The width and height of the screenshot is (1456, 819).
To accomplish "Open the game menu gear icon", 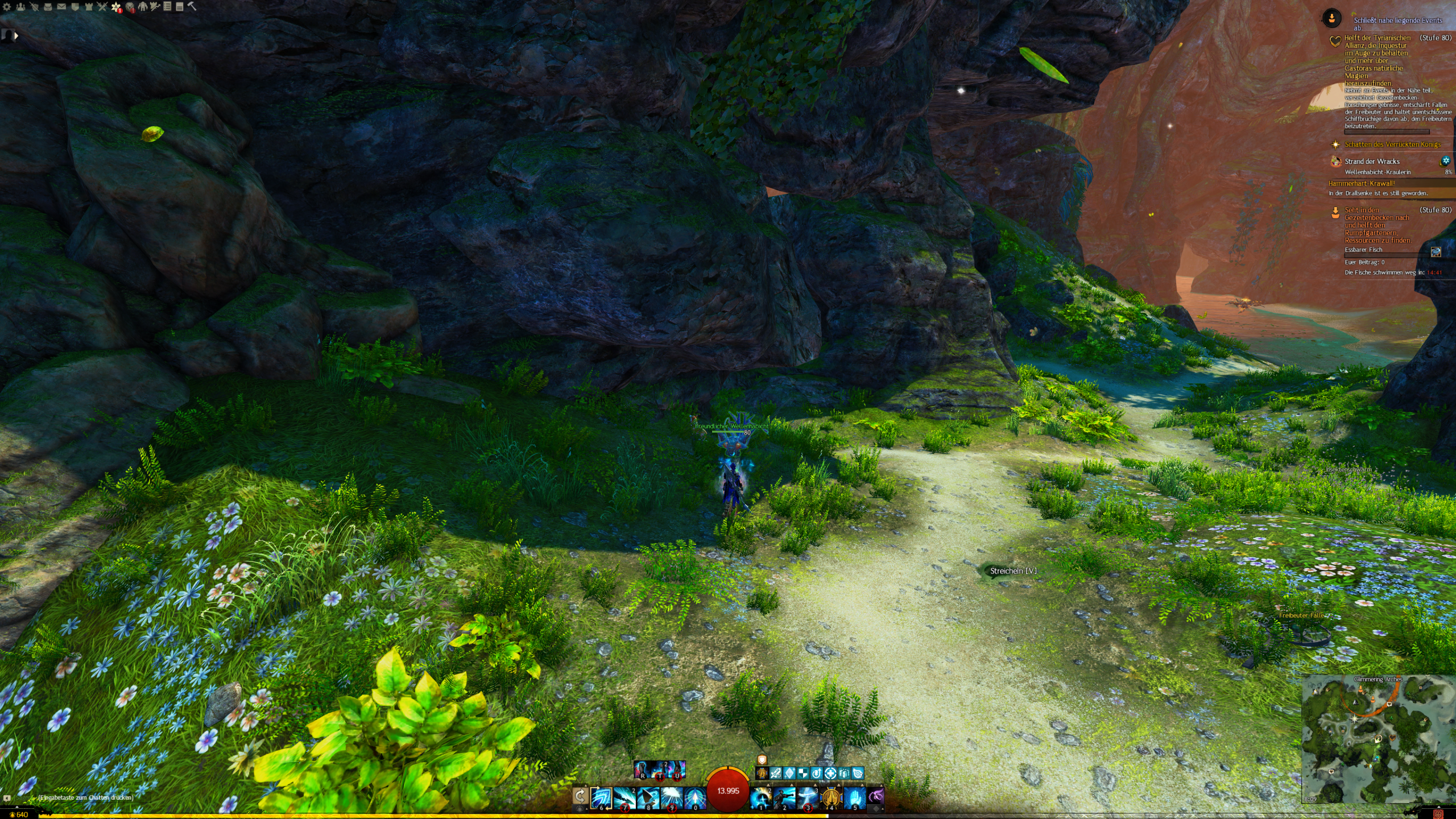I will [7, 7].
